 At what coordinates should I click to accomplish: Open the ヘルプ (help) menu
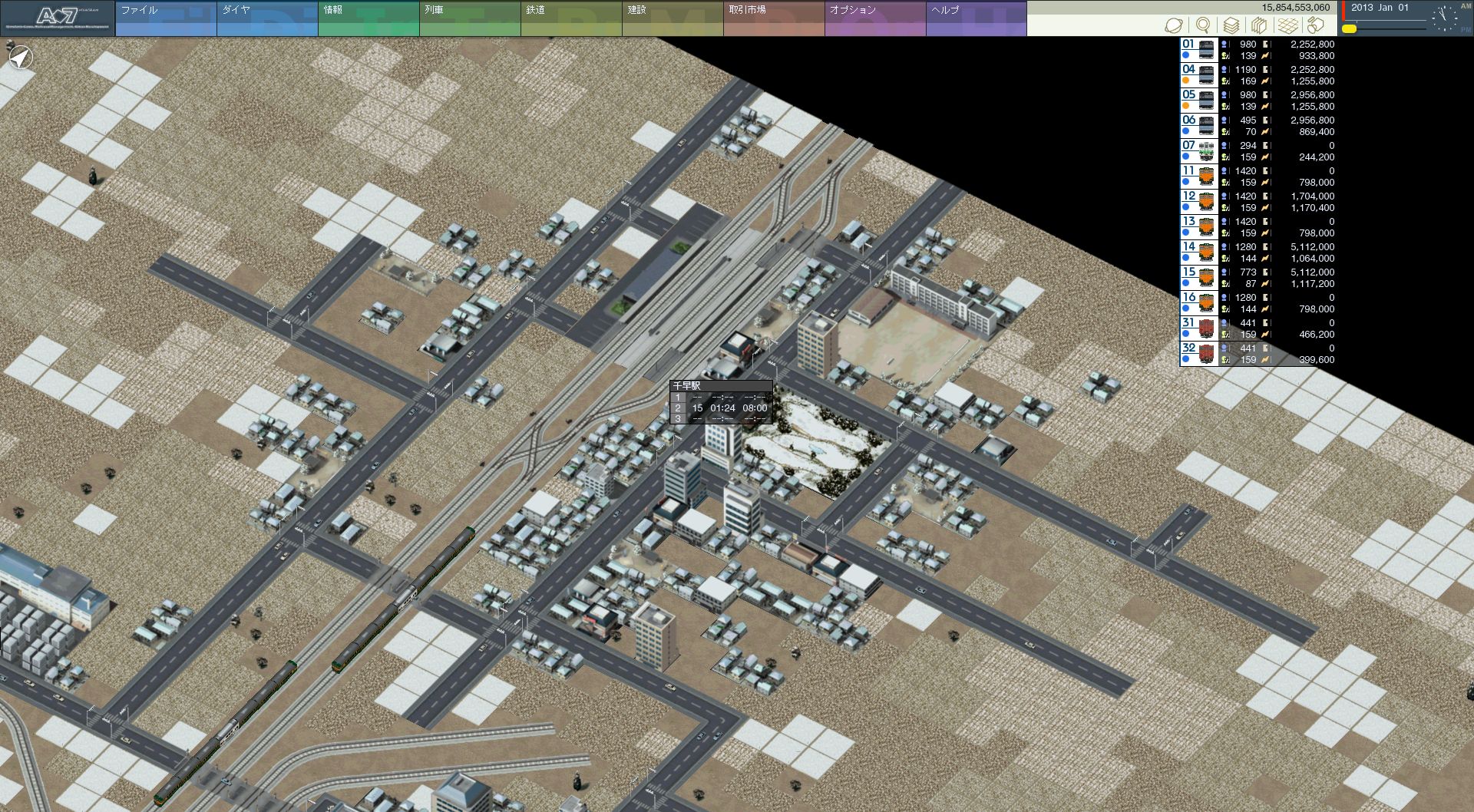point(976,18)
